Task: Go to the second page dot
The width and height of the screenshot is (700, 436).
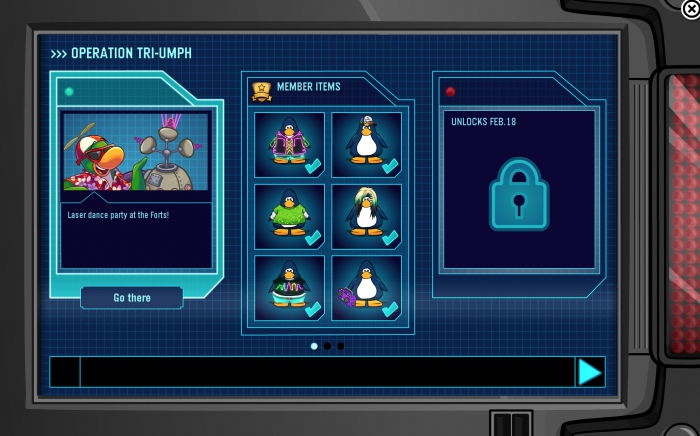Action: tap(327, 346)
